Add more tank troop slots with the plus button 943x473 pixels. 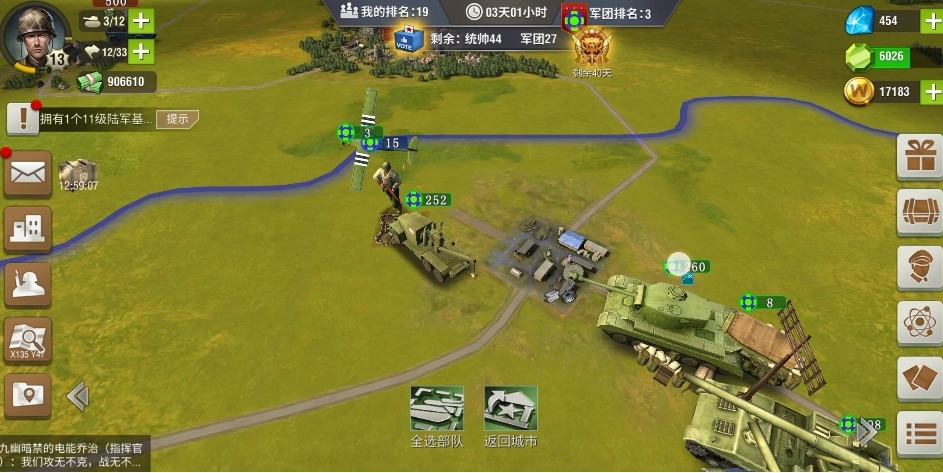(x=141, y=21)
